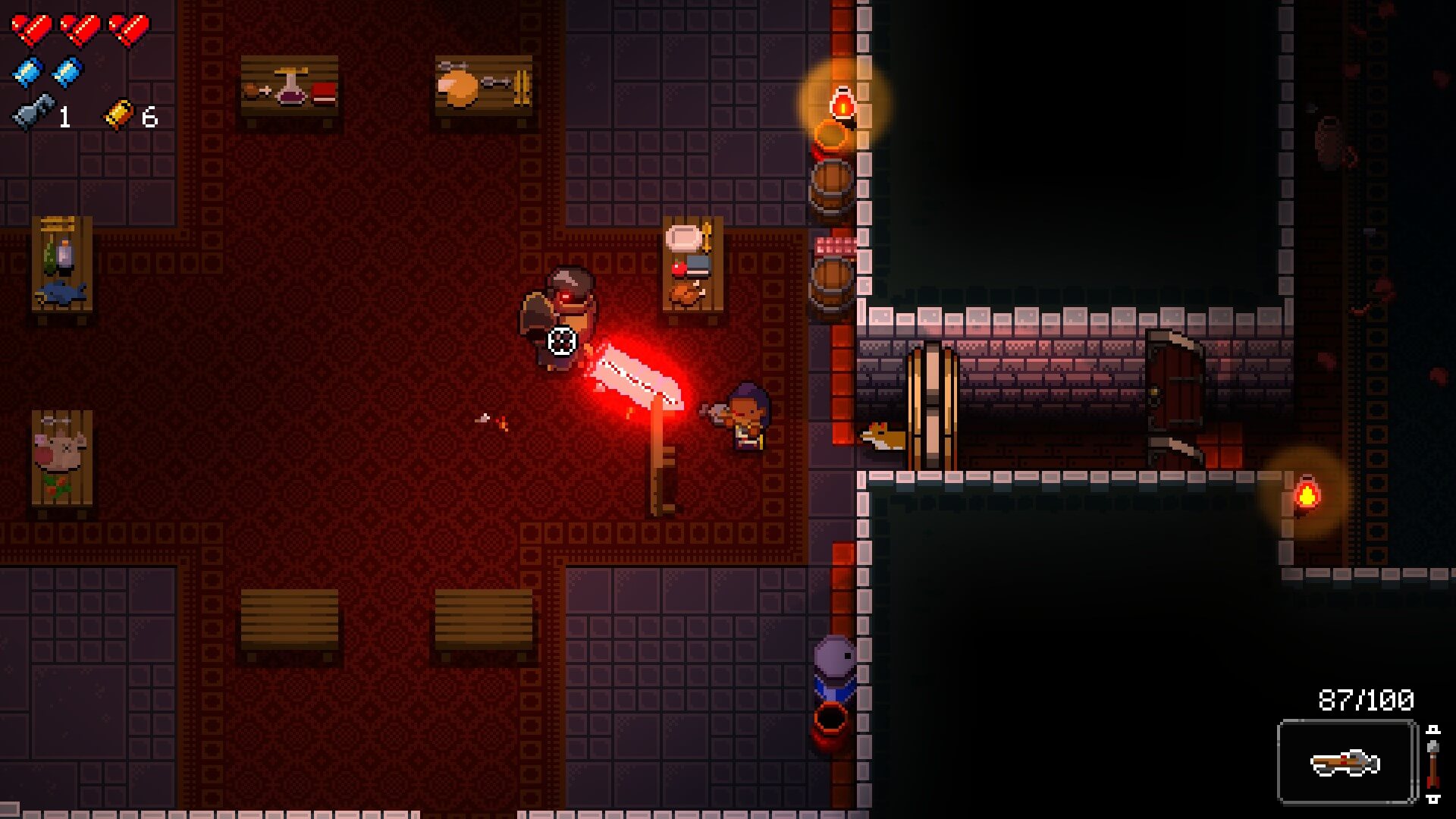The image size is (1456, 819).
Task: Click the gold shell currency icon
Action: tap(119, 115)
